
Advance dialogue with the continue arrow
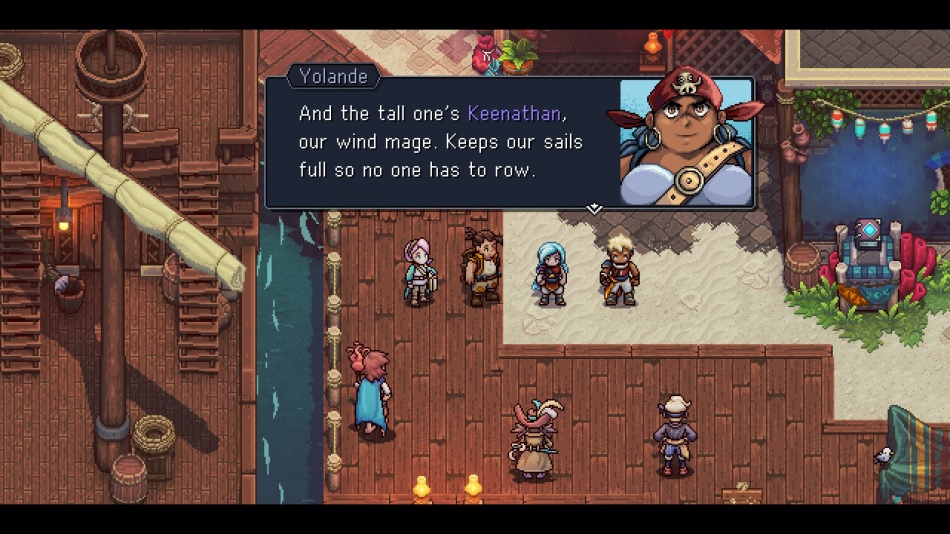pyautogui.click(x=594, y=208)
